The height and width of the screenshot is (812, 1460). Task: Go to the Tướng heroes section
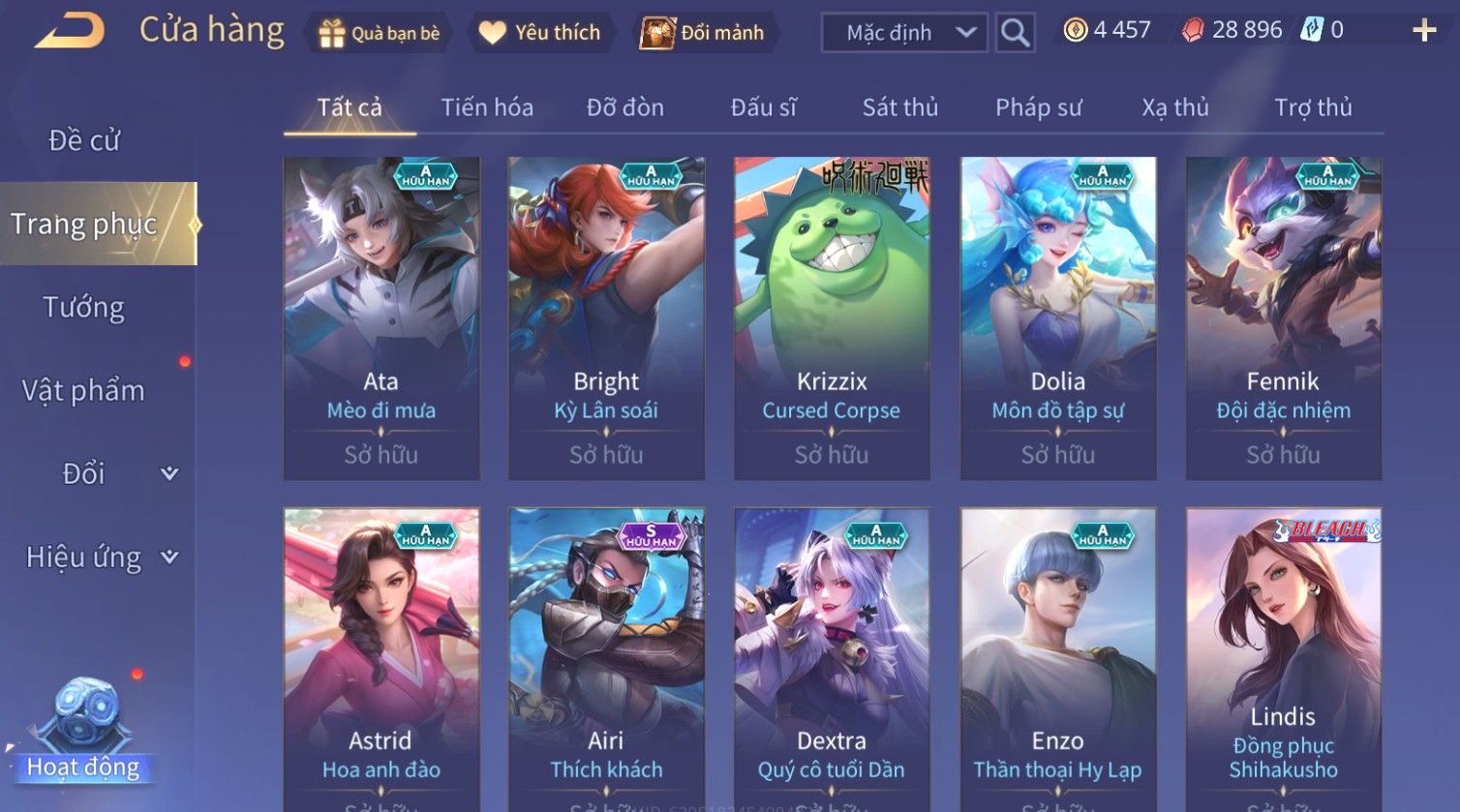(x=84, y=308)
